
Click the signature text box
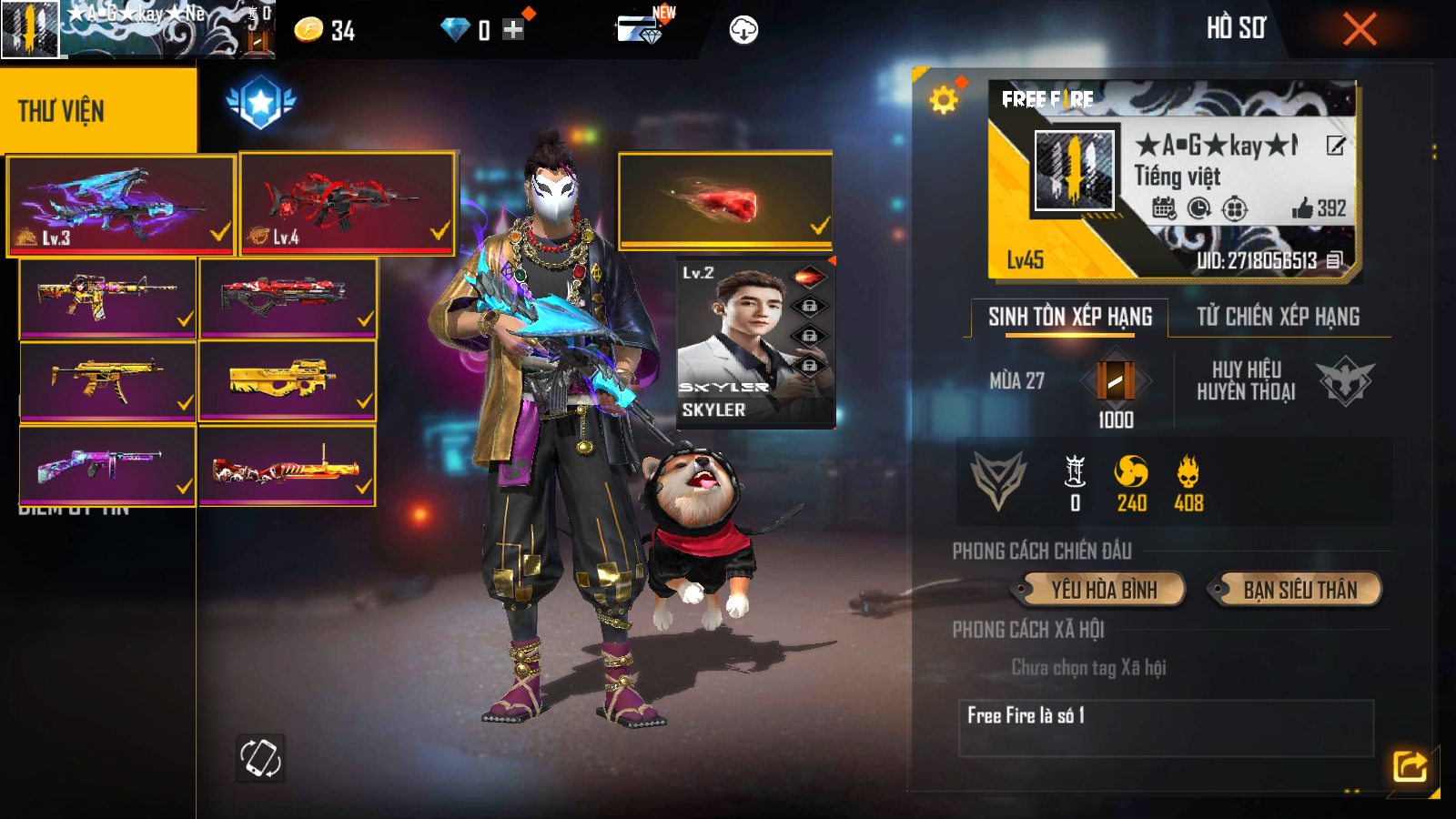(1166, 728)
